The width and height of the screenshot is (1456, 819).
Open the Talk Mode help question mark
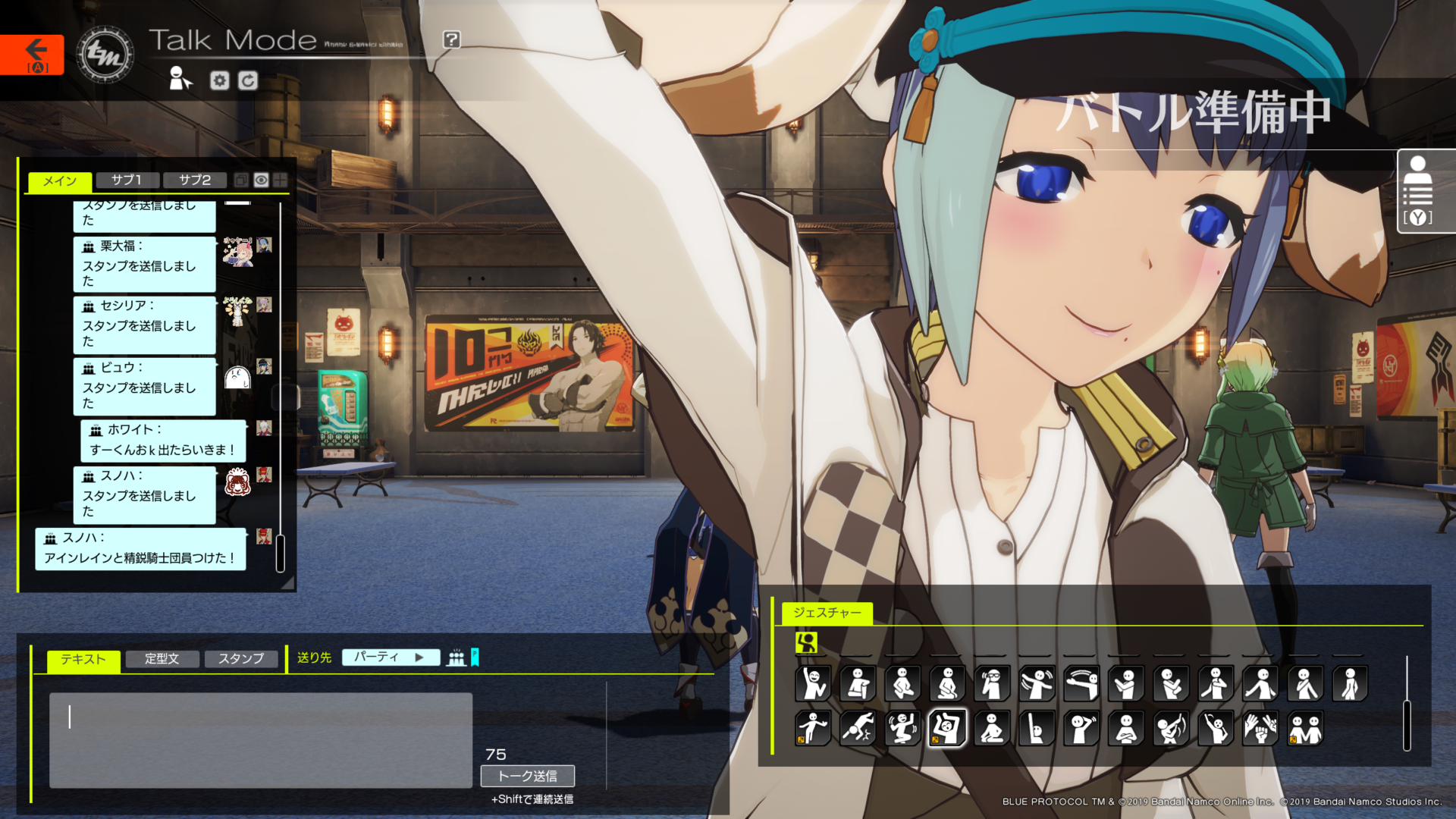[451, 39]
